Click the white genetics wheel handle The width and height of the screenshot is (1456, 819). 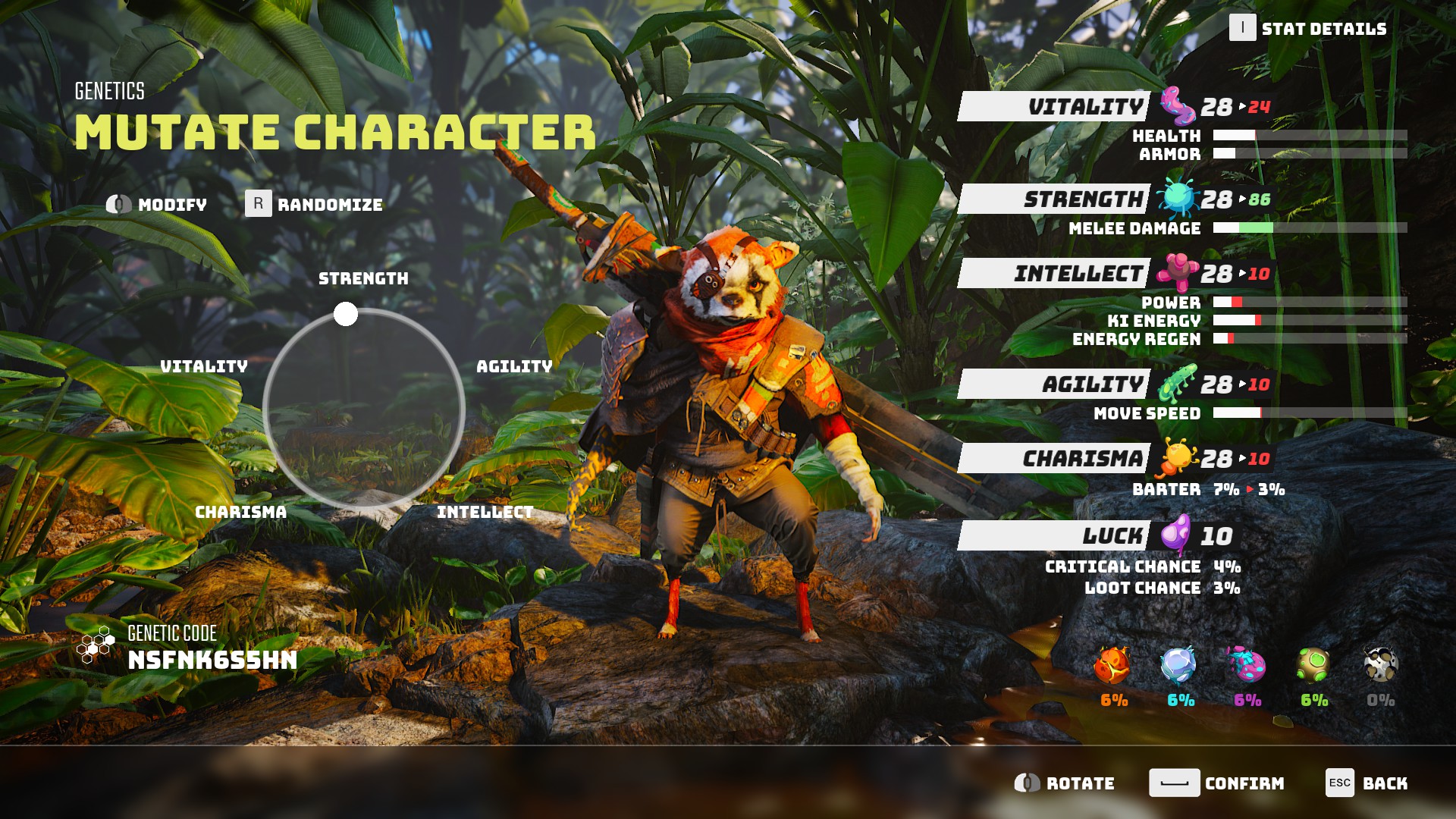click(x=346, y=314)
